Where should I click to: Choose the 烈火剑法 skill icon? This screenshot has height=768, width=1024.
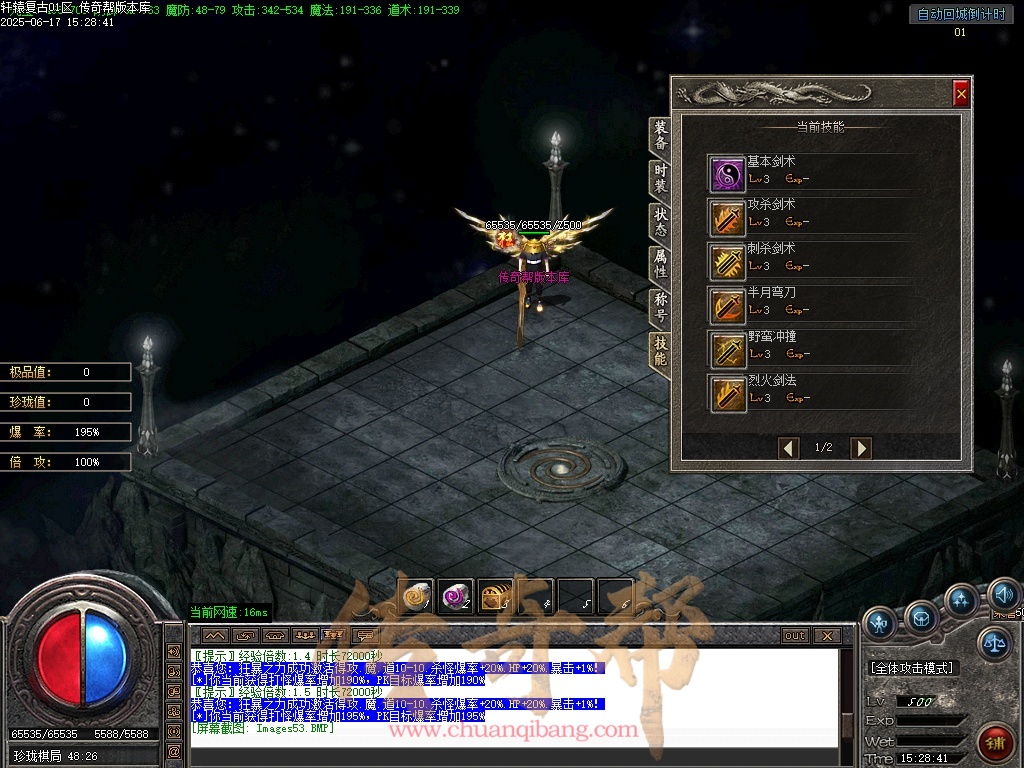click(727, 393)
